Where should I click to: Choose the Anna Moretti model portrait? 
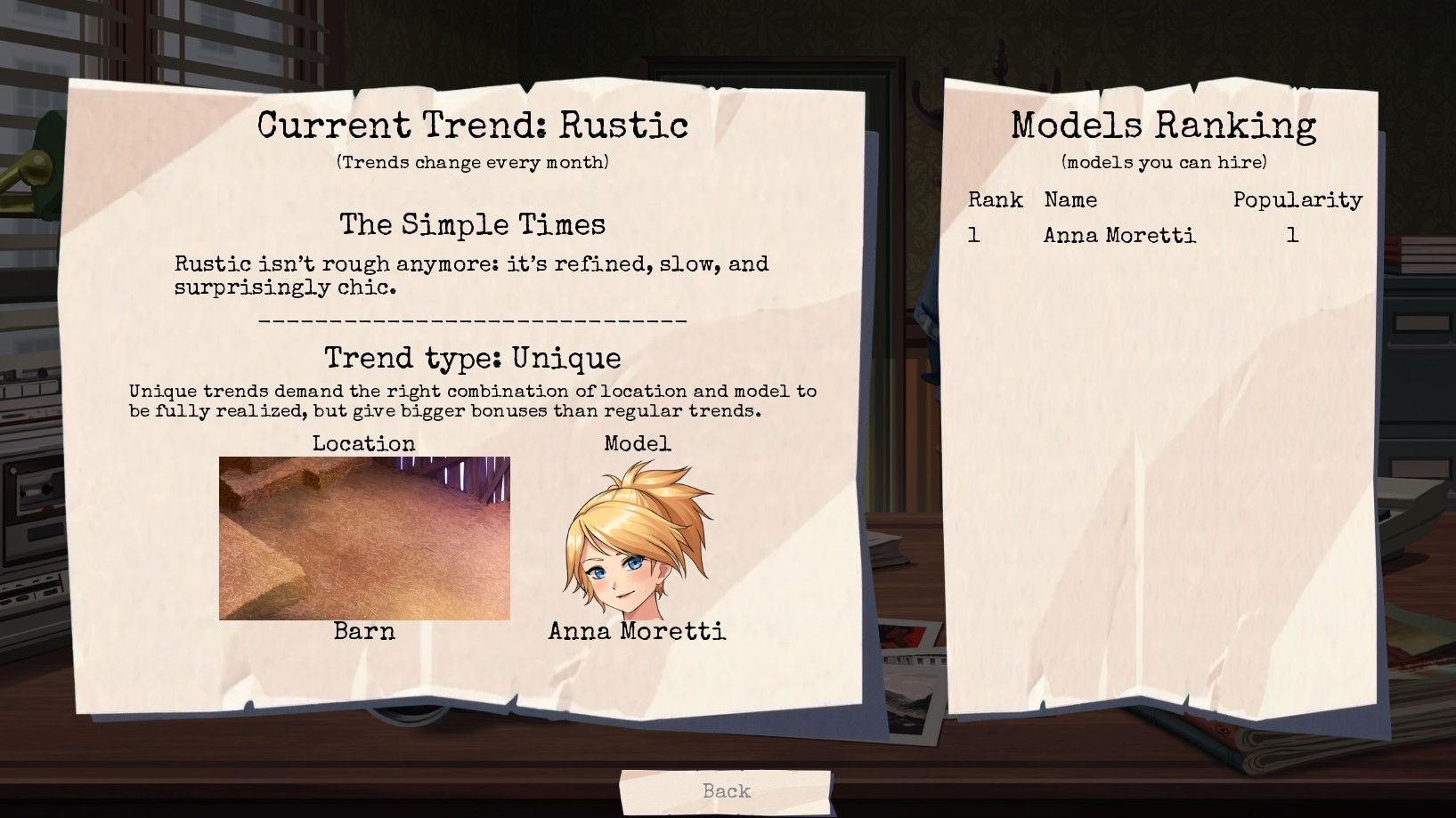point(637,540)
